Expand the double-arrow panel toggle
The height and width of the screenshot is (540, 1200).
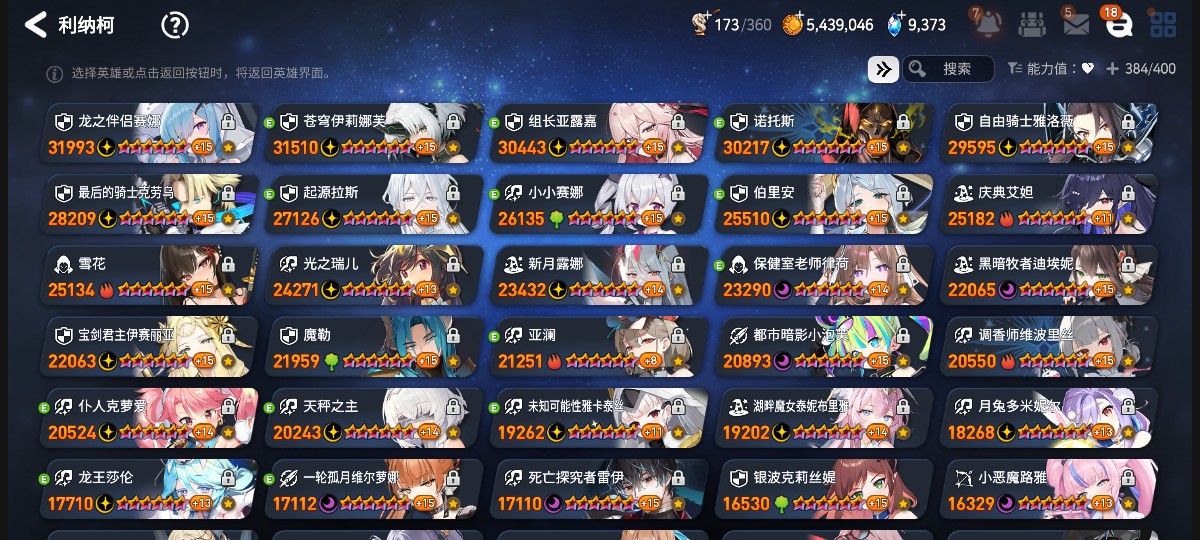click(x=883, y=69)
